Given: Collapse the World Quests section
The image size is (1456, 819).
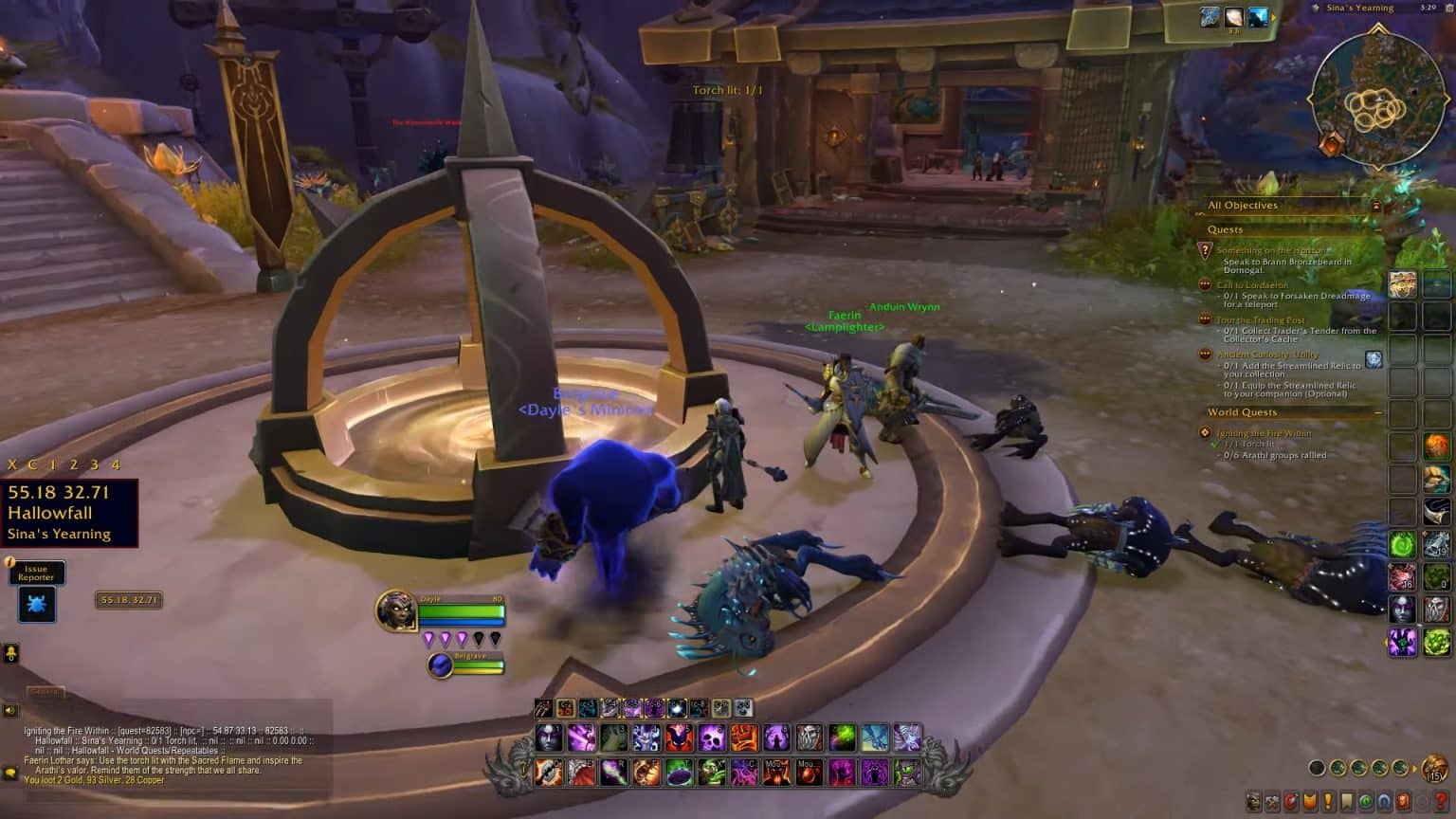Looking at the screenshot, I should [1378, 412].
